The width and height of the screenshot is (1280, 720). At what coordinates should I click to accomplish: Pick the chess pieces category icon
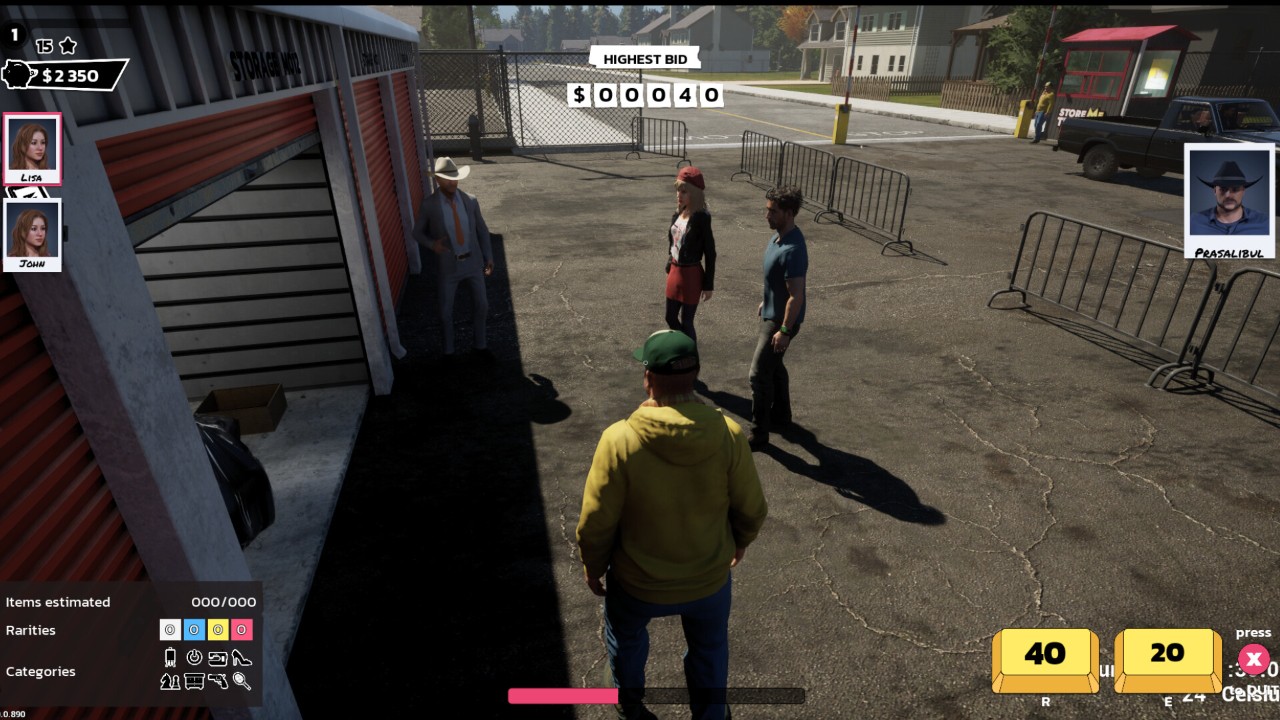click(x=170, y=681)
